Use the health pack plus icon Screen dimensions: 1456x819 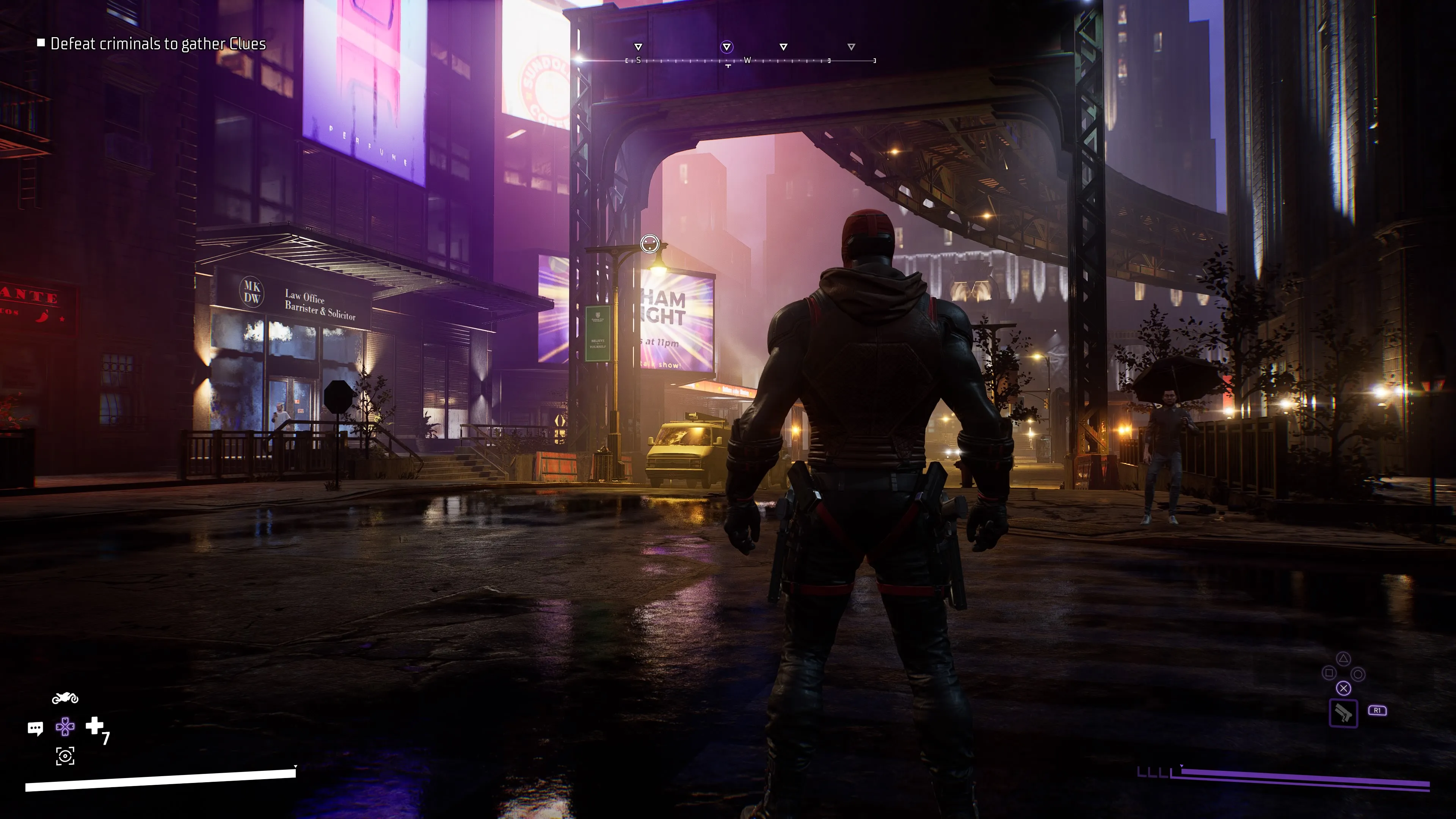pyautogui.click(x=94, y=725)
